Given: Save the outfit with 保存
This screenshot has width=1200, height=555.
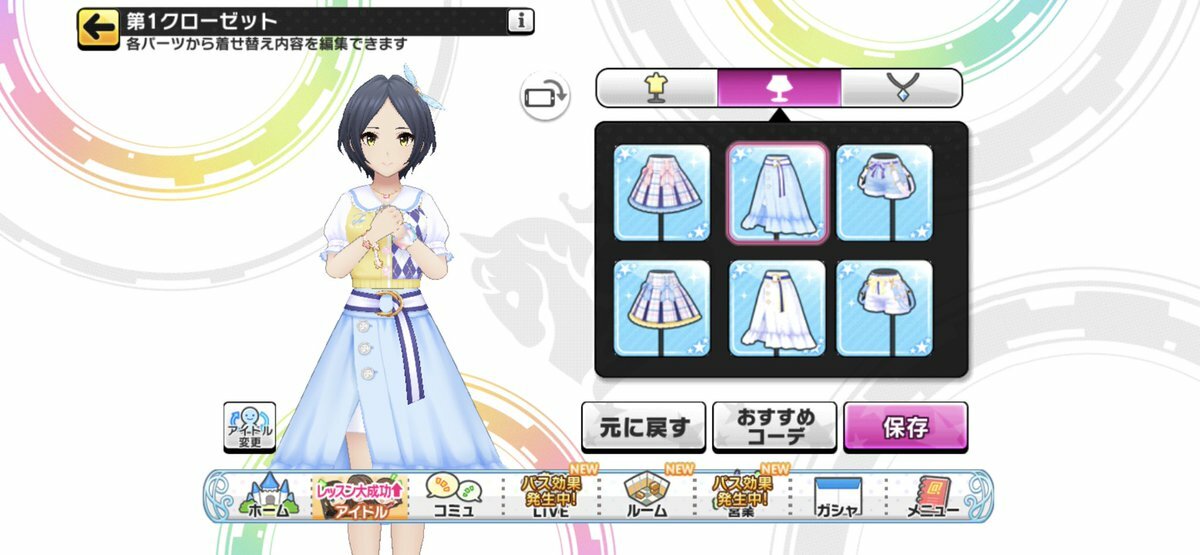Looking at the screenshot, I should (905, 428).
